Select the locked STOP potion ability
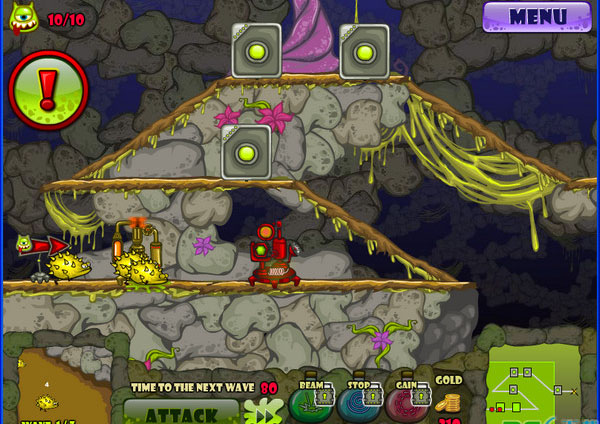Viewport: 600px width, 424px height. tap(359, 404)
